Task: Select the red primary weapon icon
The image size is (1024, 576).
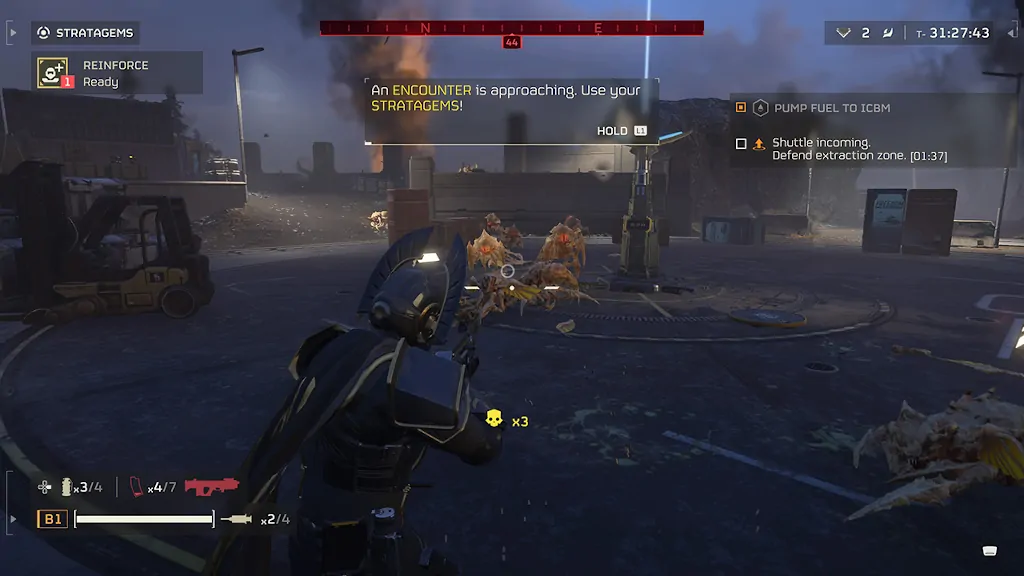Action: (x=211, y=487)
